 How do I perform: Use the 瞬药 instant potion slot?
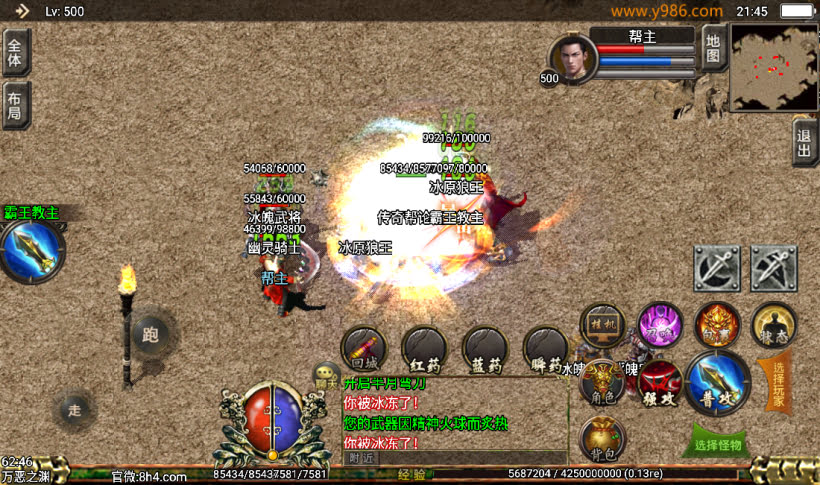(546, 348)
